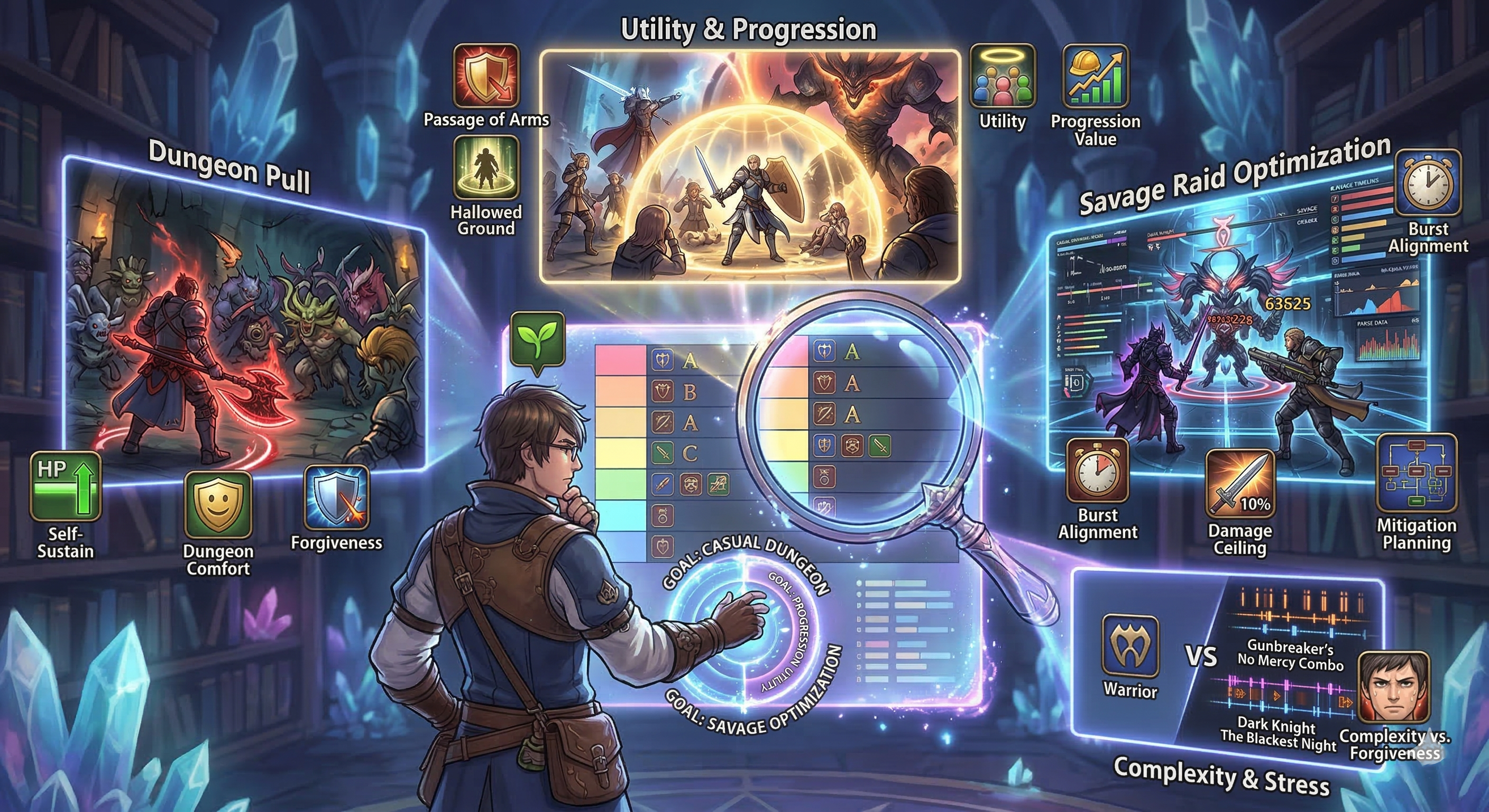The image size is (1489, 812).
Task: Open the Utility party icon
Action: [1001, 77]
